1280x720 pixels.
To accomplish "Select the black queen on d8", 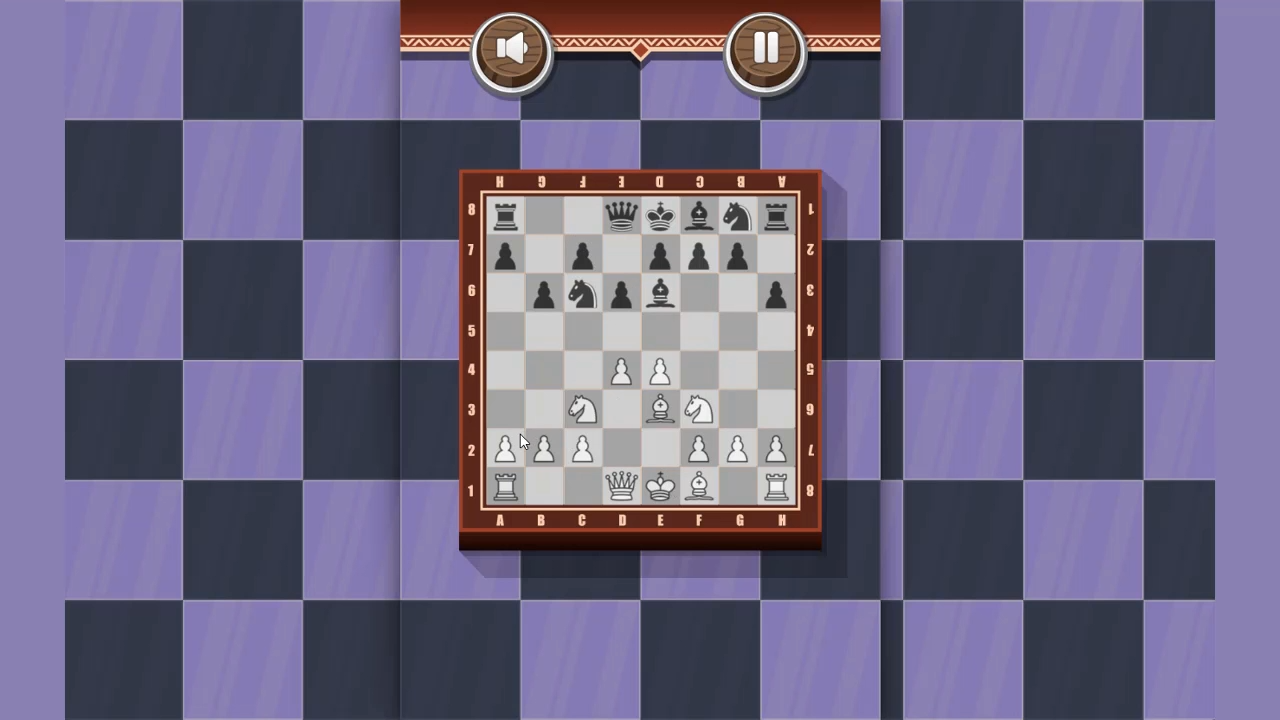I will click(621, 216).
